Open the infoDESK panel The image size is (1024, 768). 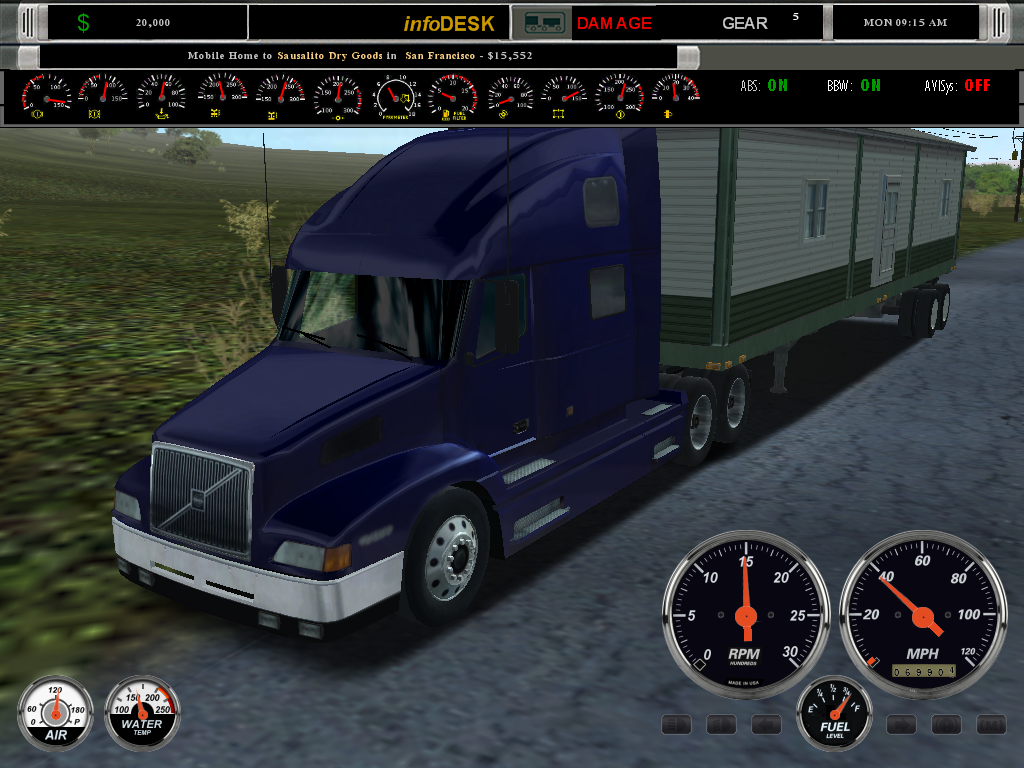449,23
